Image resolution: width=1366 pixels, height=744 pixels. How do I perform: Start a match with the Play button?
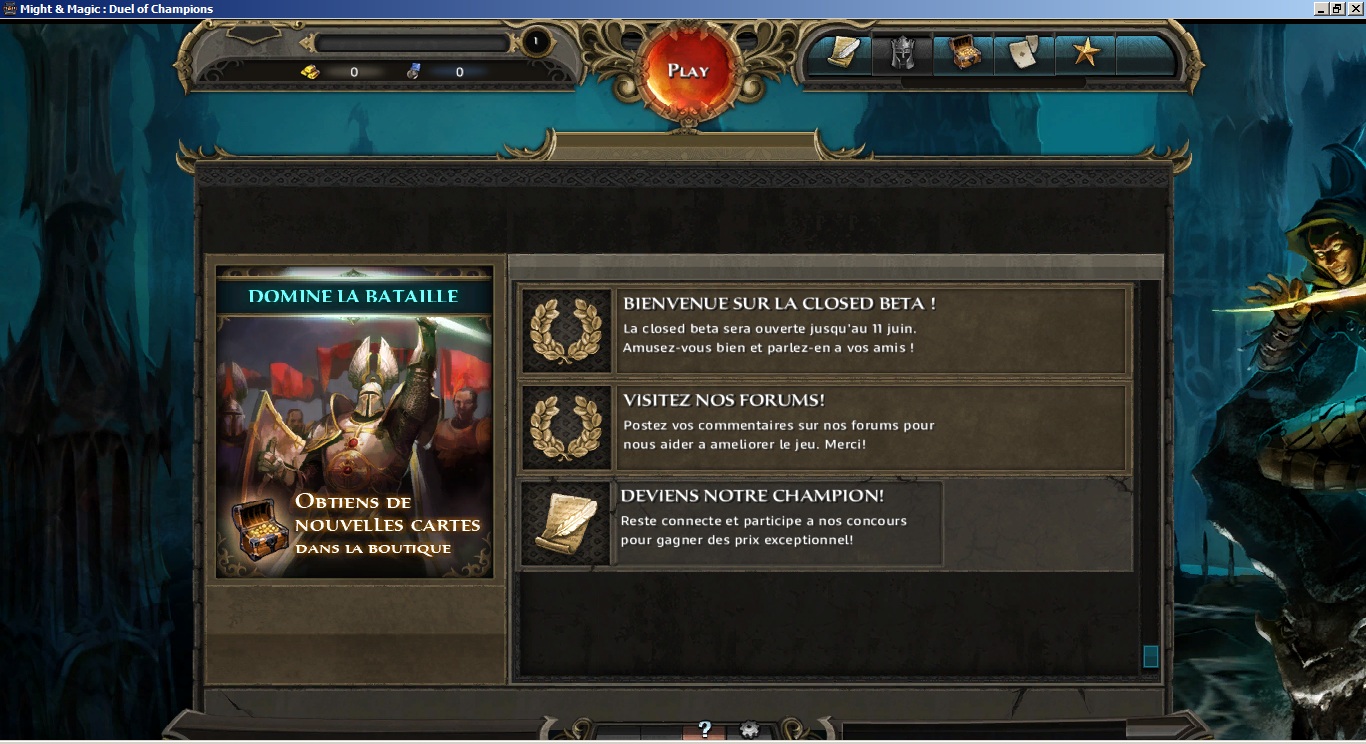(x=688, y=70)
